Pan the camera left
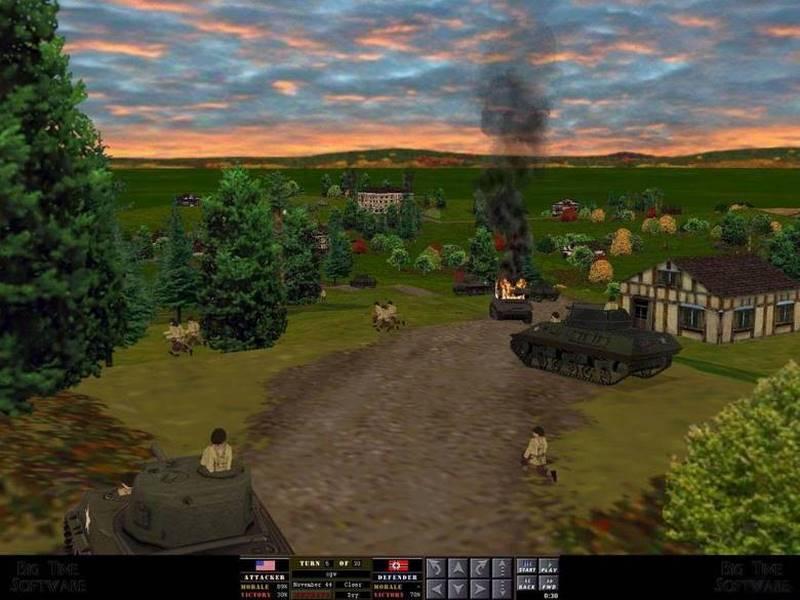 (x=436, y=589)
